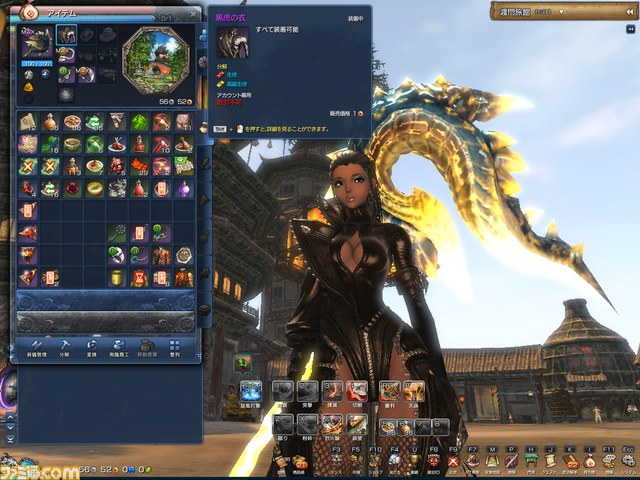Close the アイテム inventory window

coord(193,13)
